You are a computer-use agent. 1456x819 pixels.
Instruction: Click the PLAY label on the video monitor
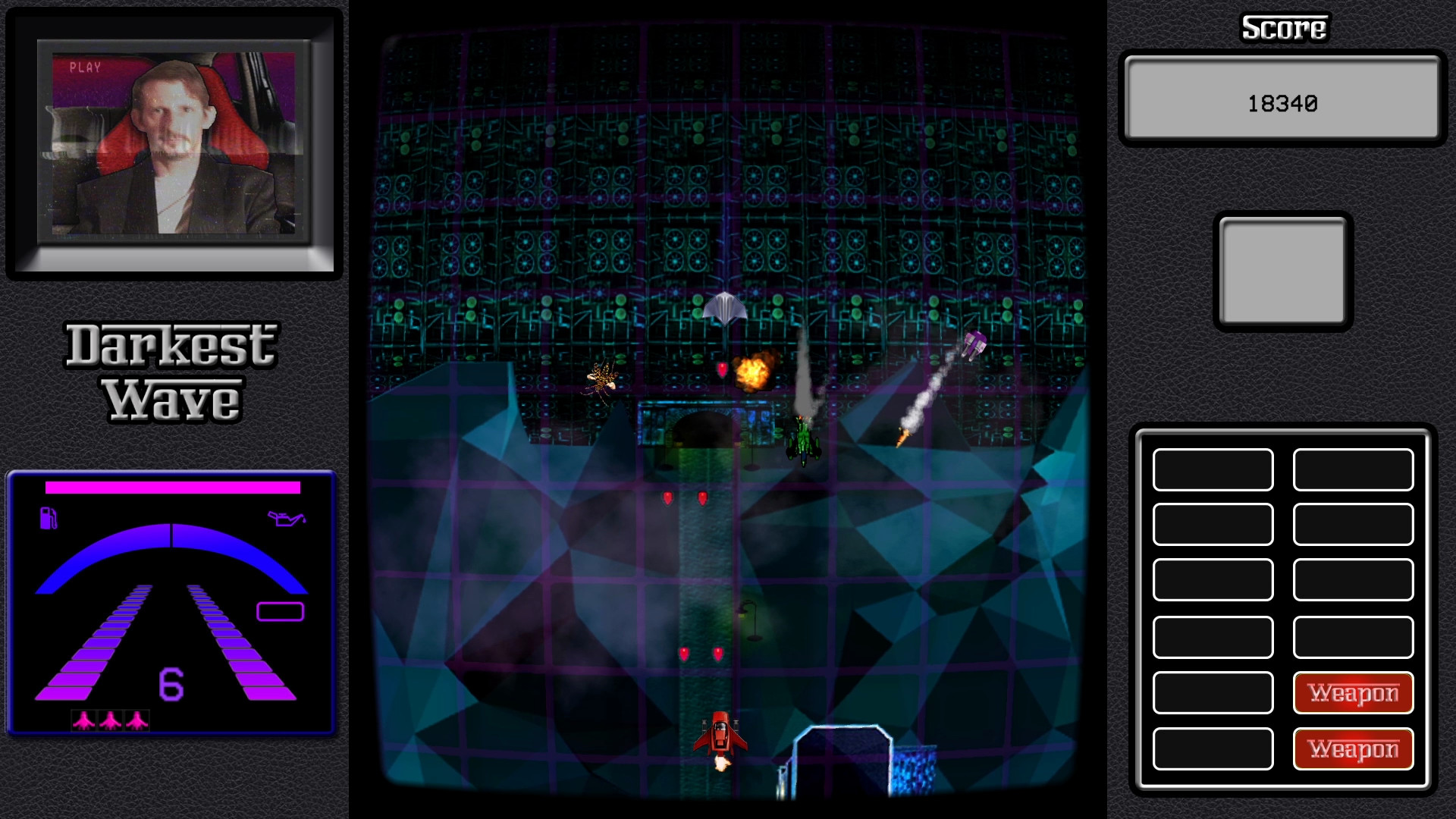pos(86,68)
